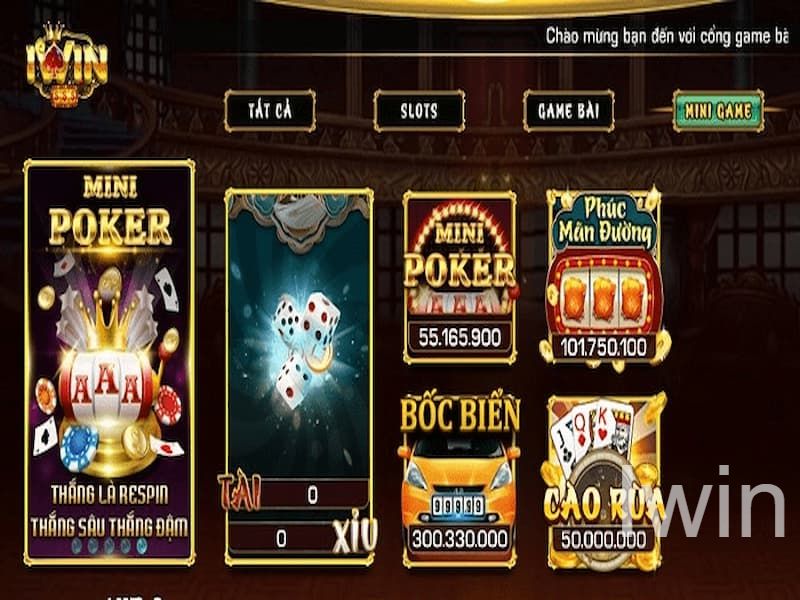
Task: Open the large Mini Poker banner
Action: 109,362
